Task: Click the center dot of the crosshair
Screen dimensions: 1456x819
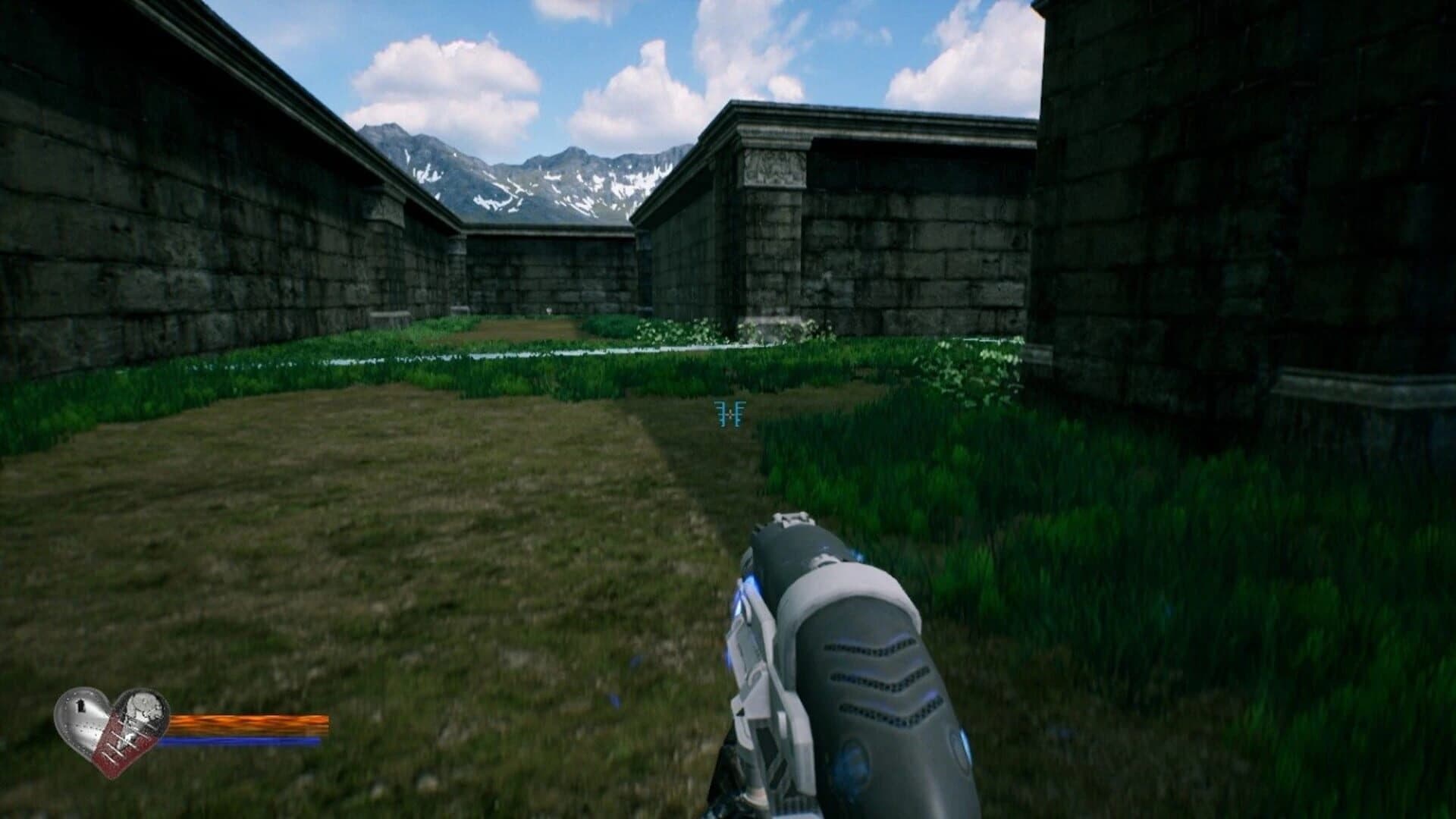Action: (730, 415)
